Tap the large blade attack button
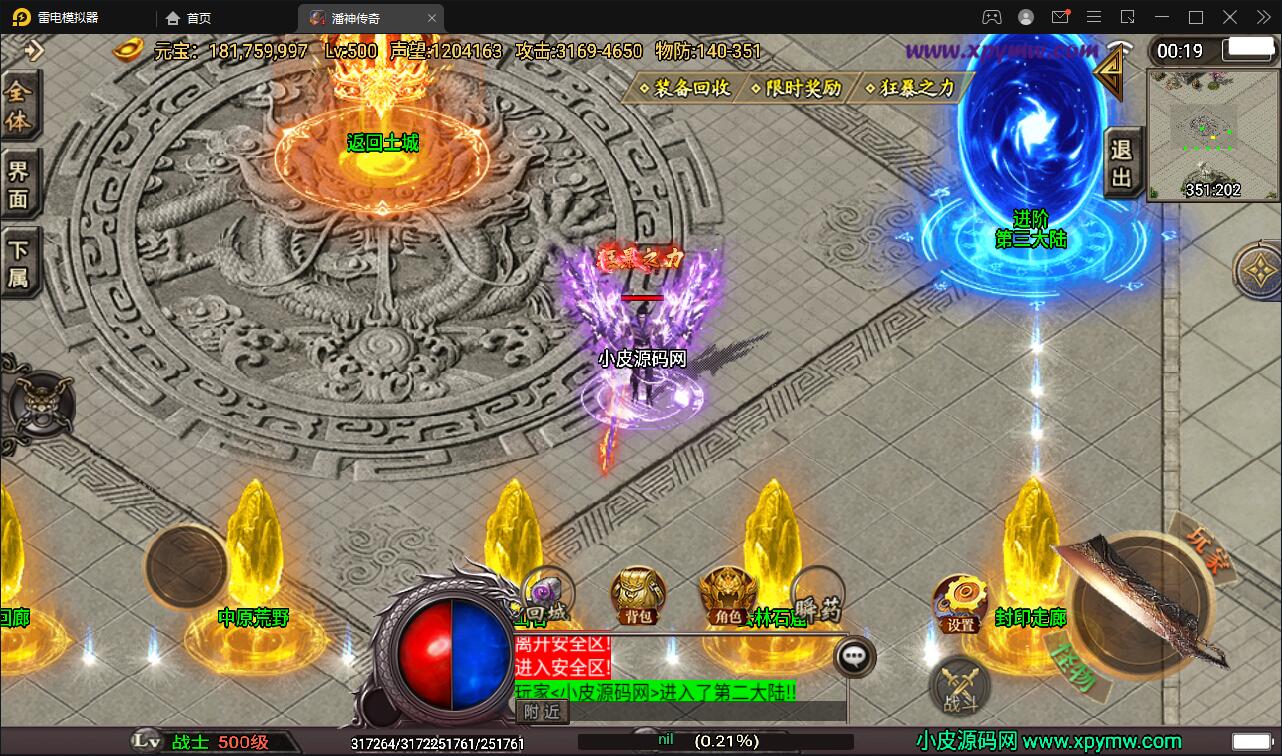The height and width of the screenshot is (756, 1282). (x=1139, y=600)
